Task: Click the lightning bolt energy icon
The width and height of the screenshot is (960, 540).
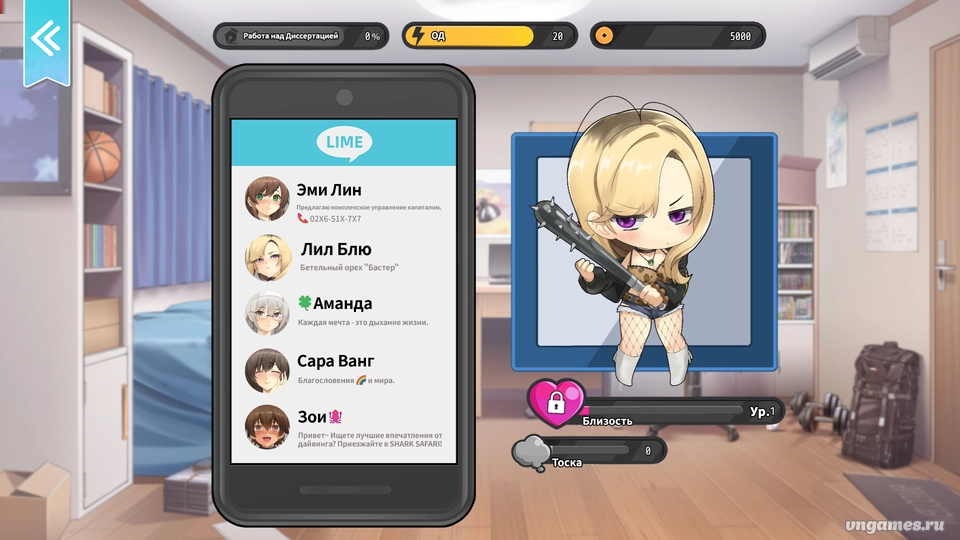Action: point(418,36)
